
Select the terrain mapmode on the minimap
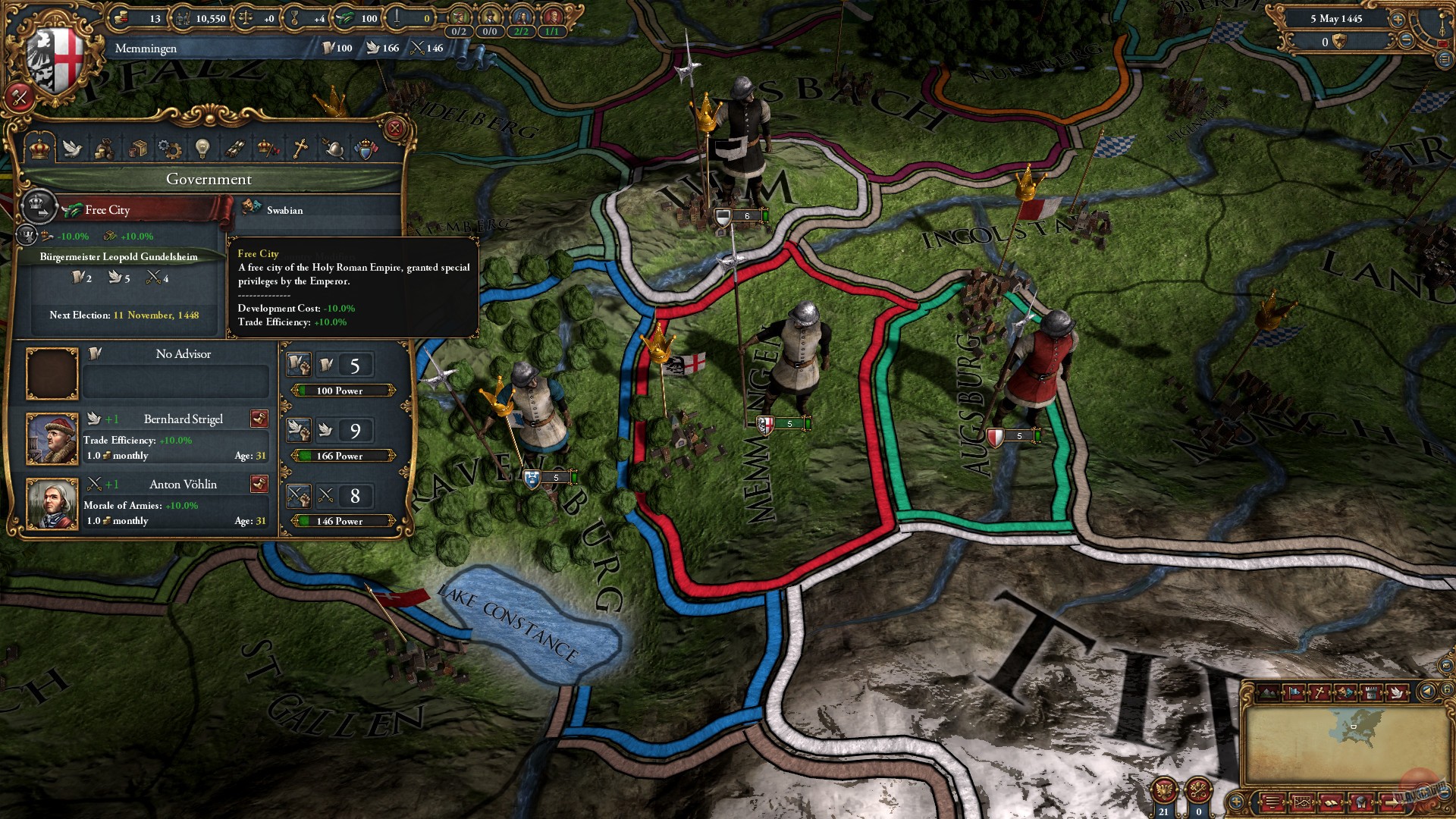click(x=1268, y=692)
